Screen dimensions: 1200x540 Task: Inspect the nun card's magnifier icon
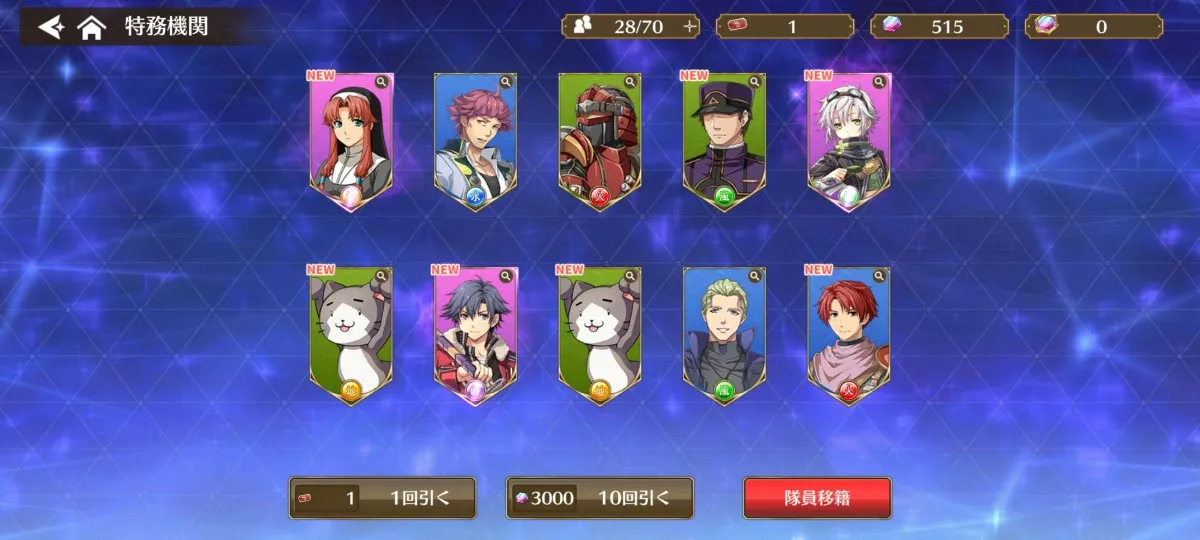point(381,82)
